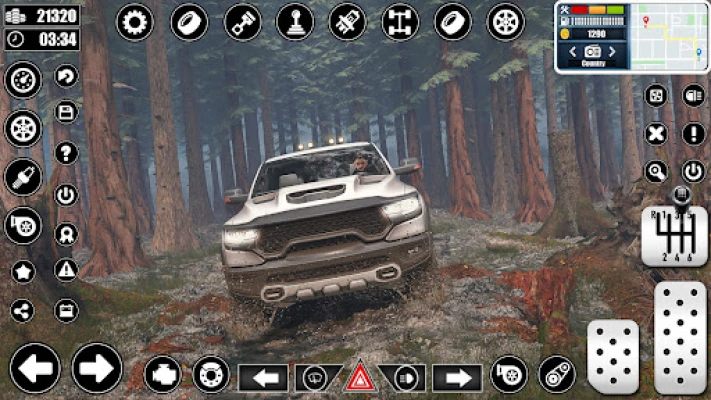The image size is (711, 400).
Task: Click the alloy wheel rim icon at top
Action: (505, 21)
